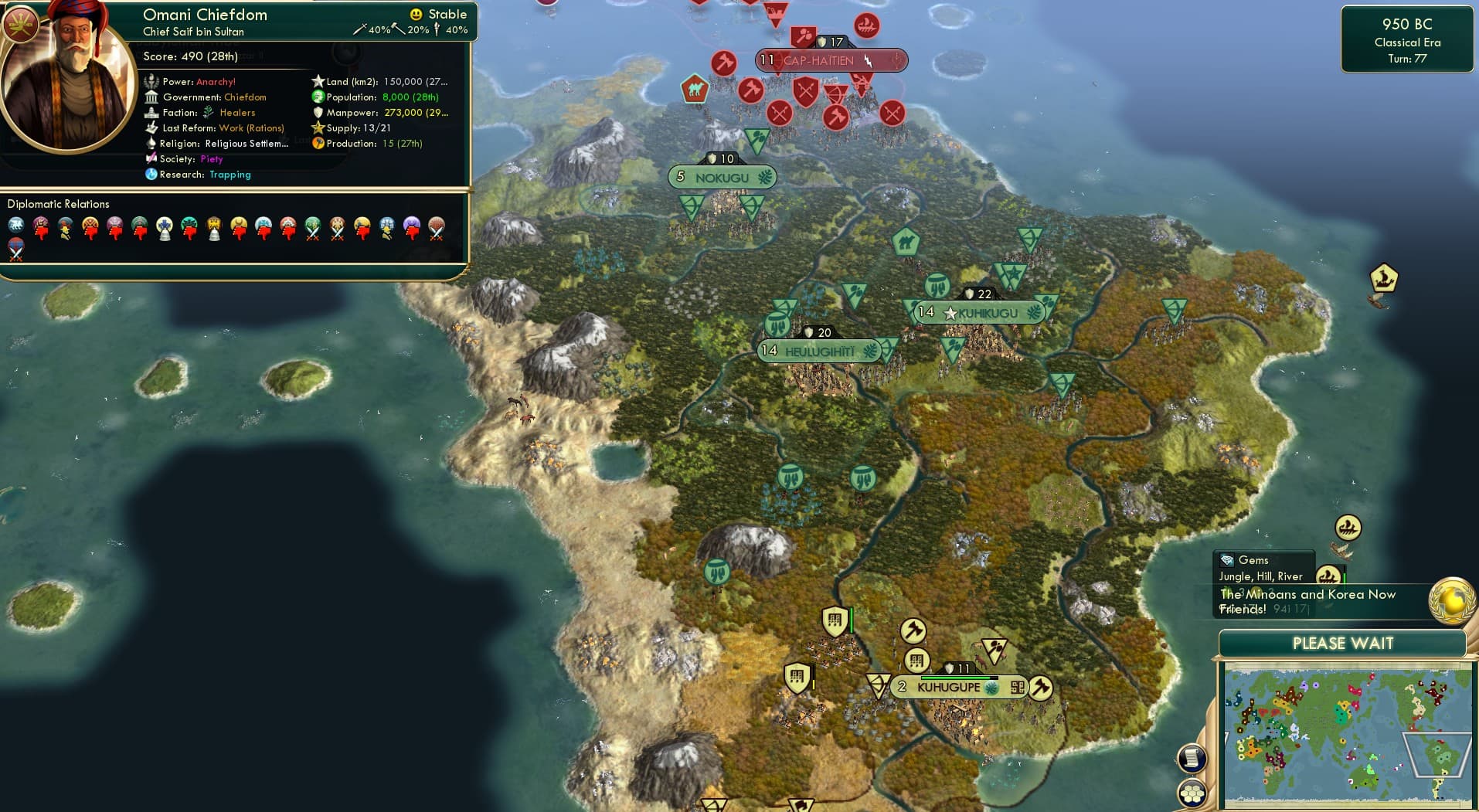1479x812 pixels.
Task: Click the green Population stat icon
Action: pyautogui.click(x=317, y=97)
